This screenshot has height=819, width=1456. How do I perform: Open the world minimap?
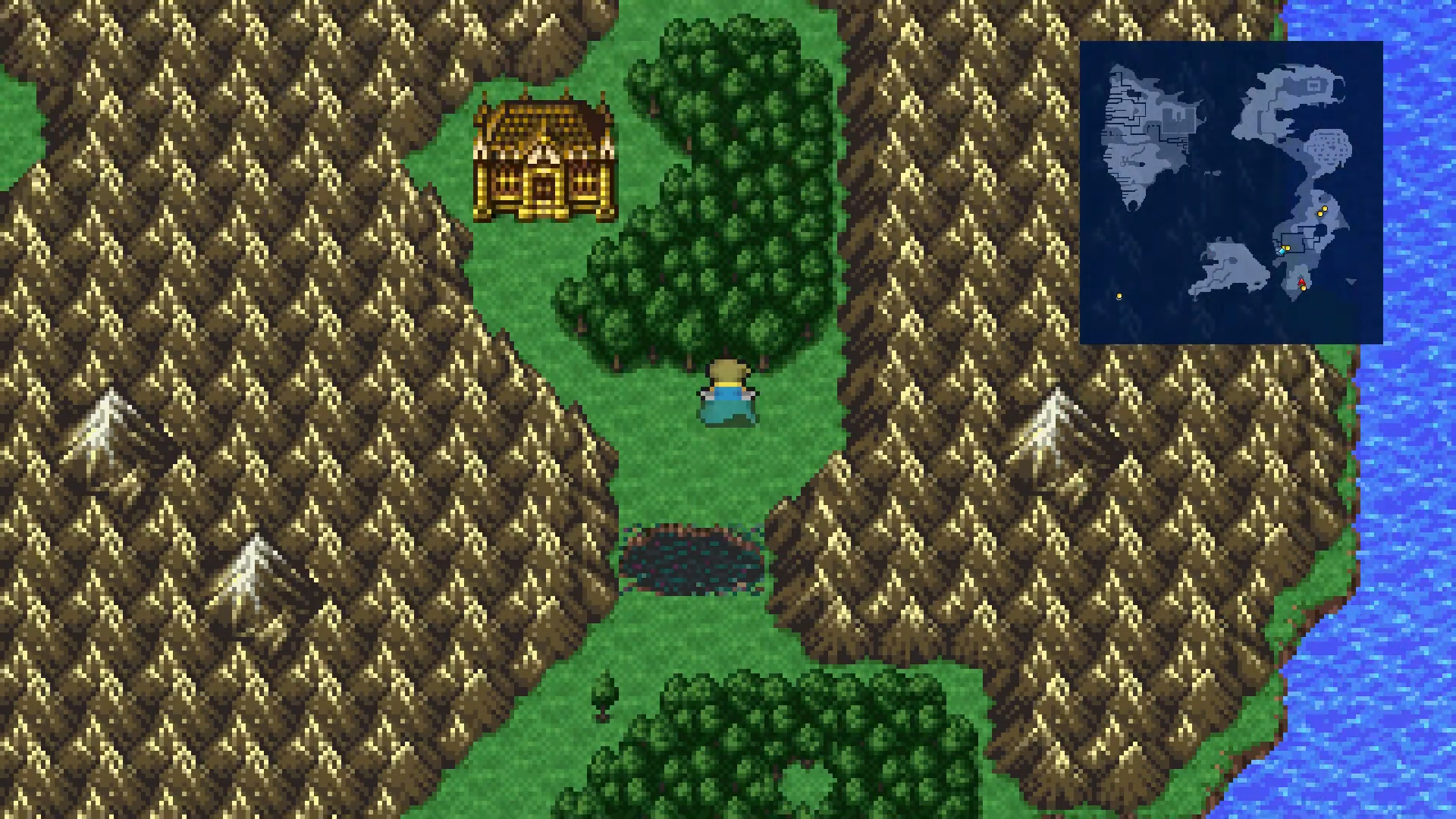(1231, 193)
